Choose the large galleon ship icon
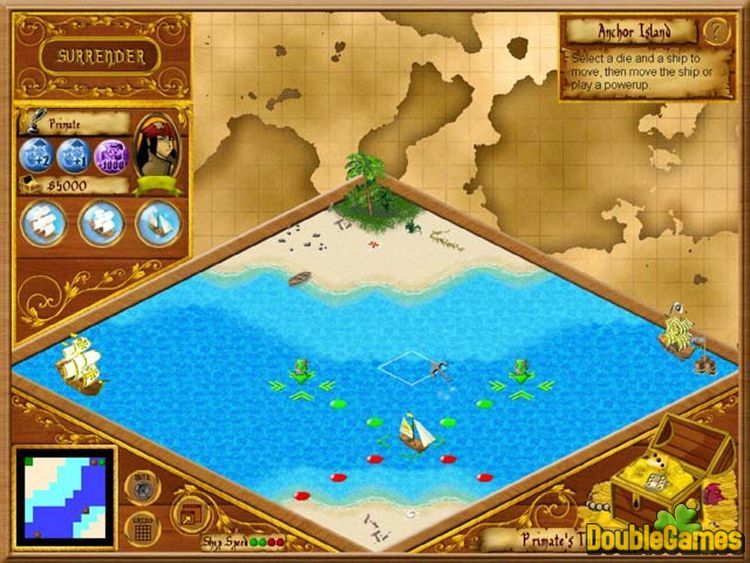The image size is (750, 563). click(42, 221)
